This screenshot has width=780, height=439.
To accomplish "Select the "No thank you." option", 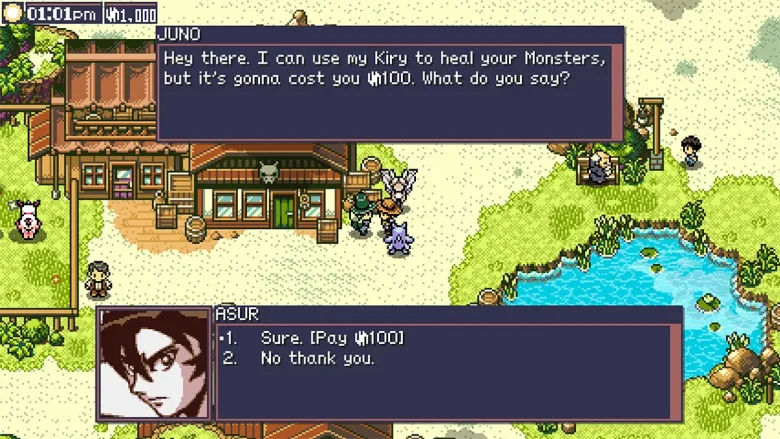I will click(317, 358).
